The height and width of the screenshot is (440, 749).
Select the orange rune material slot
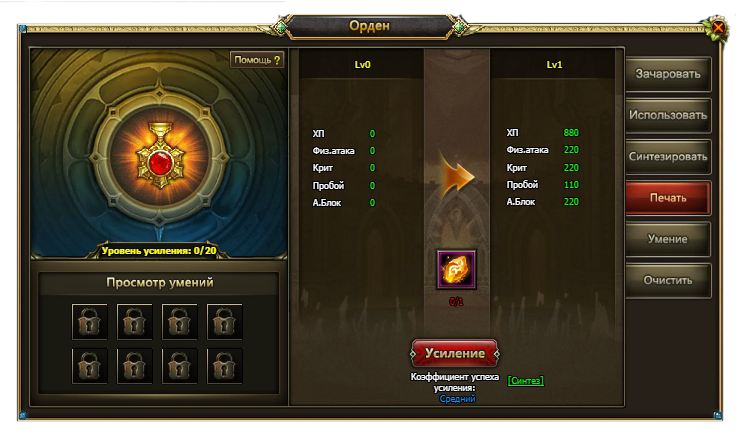click(456, 270)
